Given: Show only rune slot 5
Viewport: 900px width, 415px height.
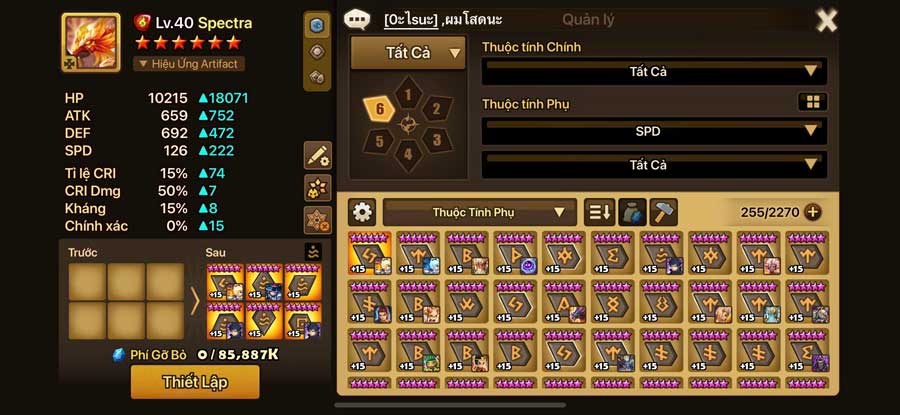Looking at the screenshot, I should [380, 140].
